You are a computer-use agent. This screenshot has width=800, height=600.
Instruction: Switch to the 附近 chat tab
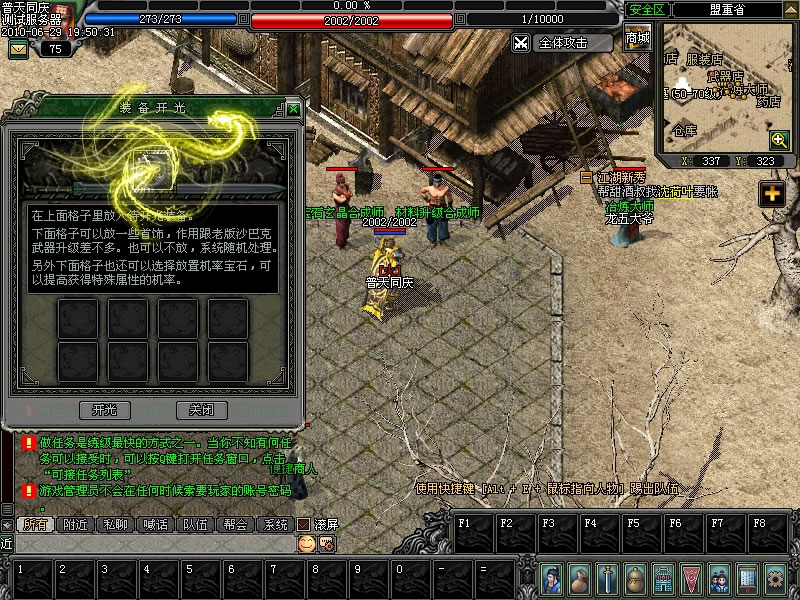(x=75, y=524)
